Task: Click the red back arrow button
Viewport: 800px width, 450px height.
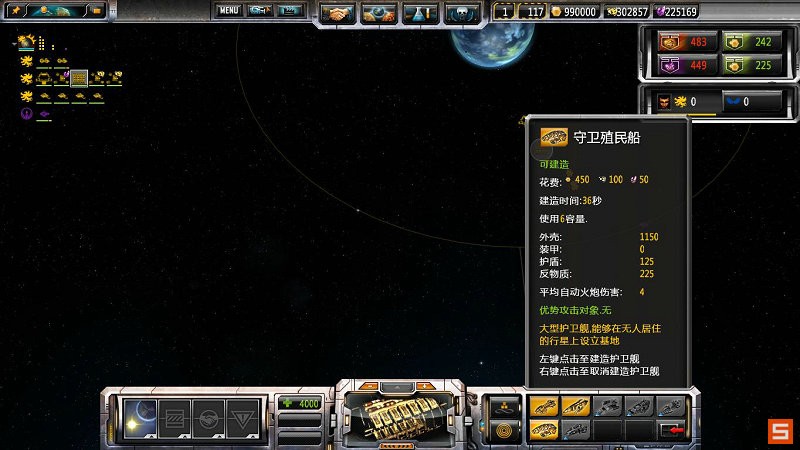Action: click(x=671, y=429)
